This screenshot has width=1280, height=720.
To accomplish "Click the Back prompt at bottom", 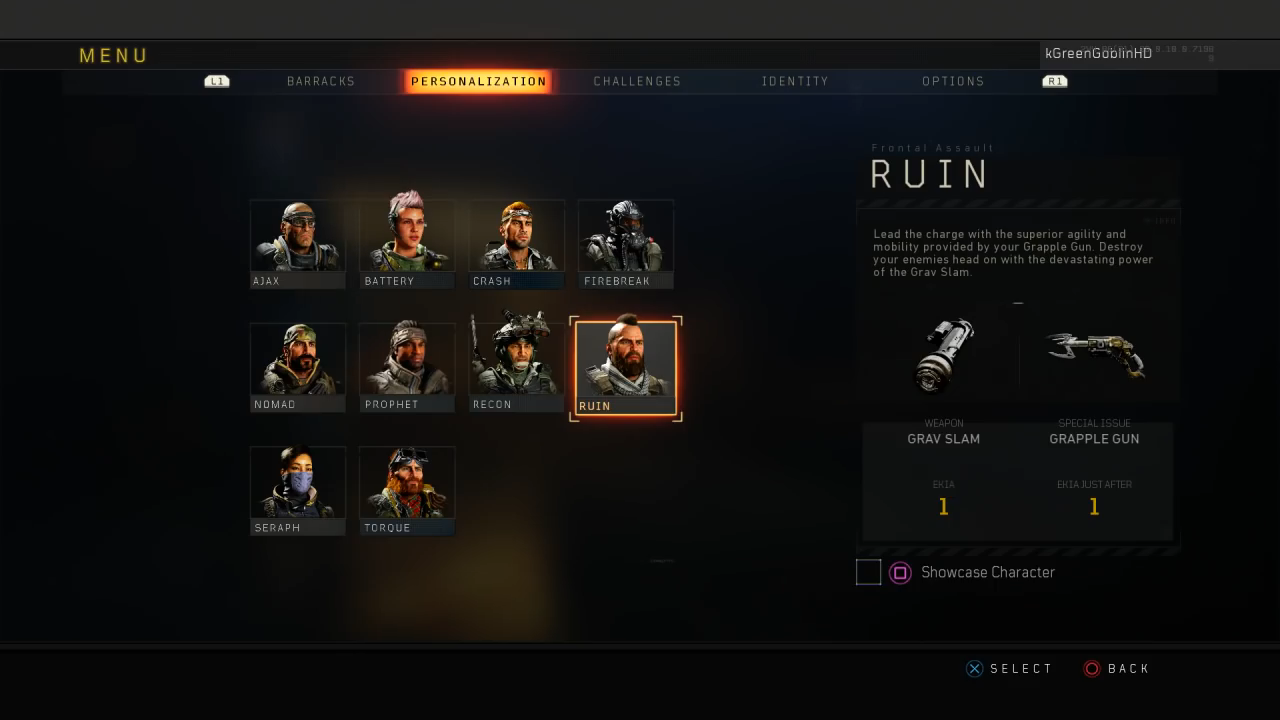I will pos(1117,668).
